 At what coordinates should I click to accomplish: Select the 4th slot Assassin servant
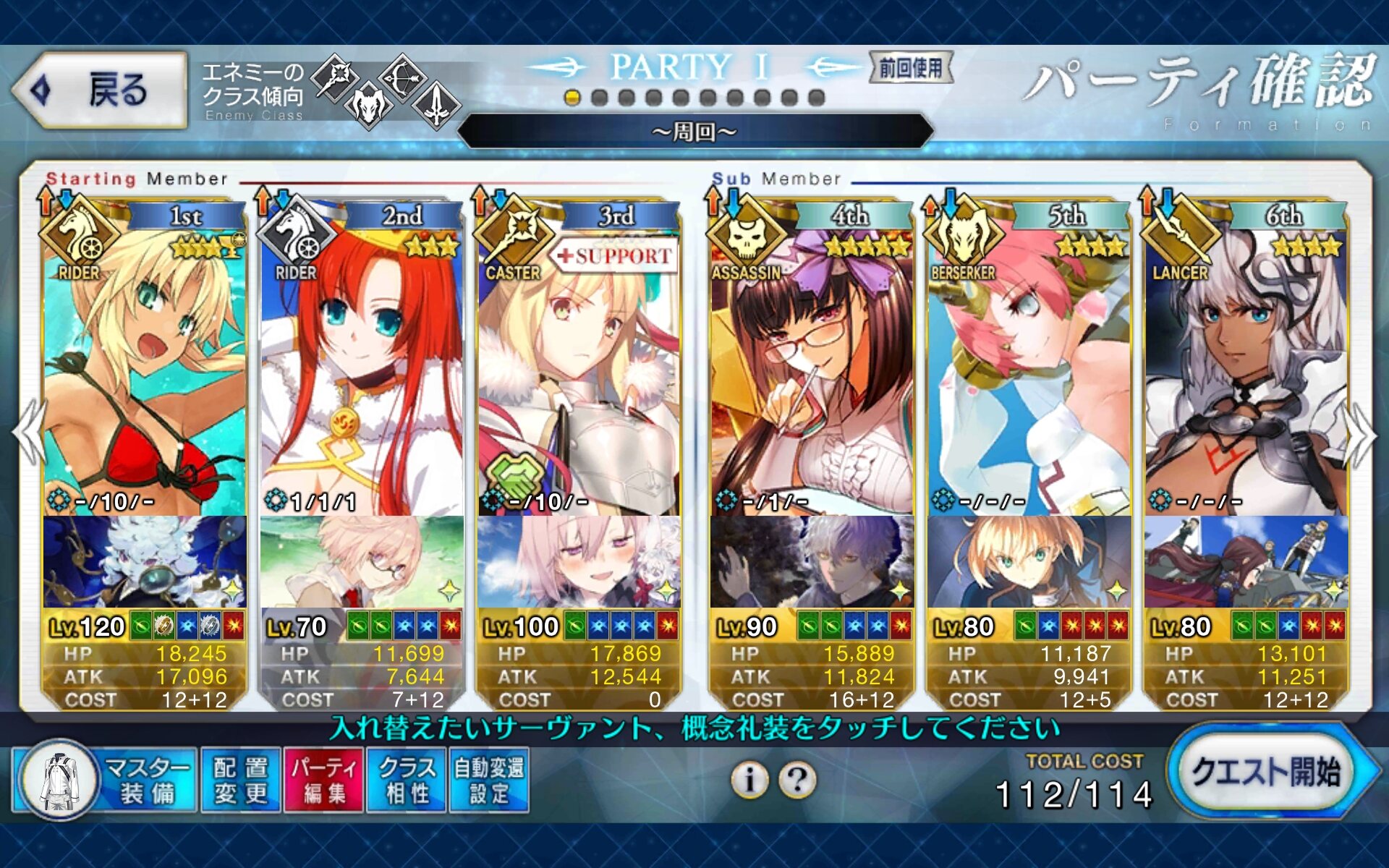point(812,362)
